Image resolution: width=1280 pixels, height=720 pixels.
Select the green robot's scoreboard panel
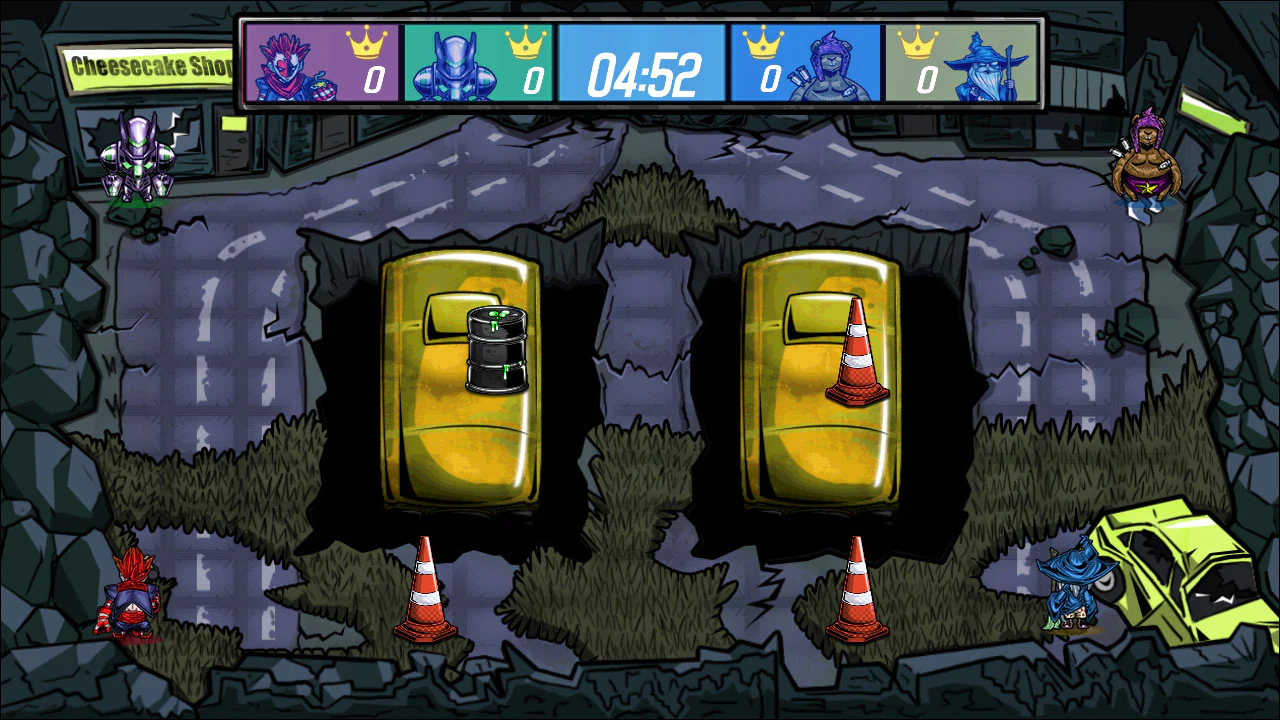pos(480,65)
